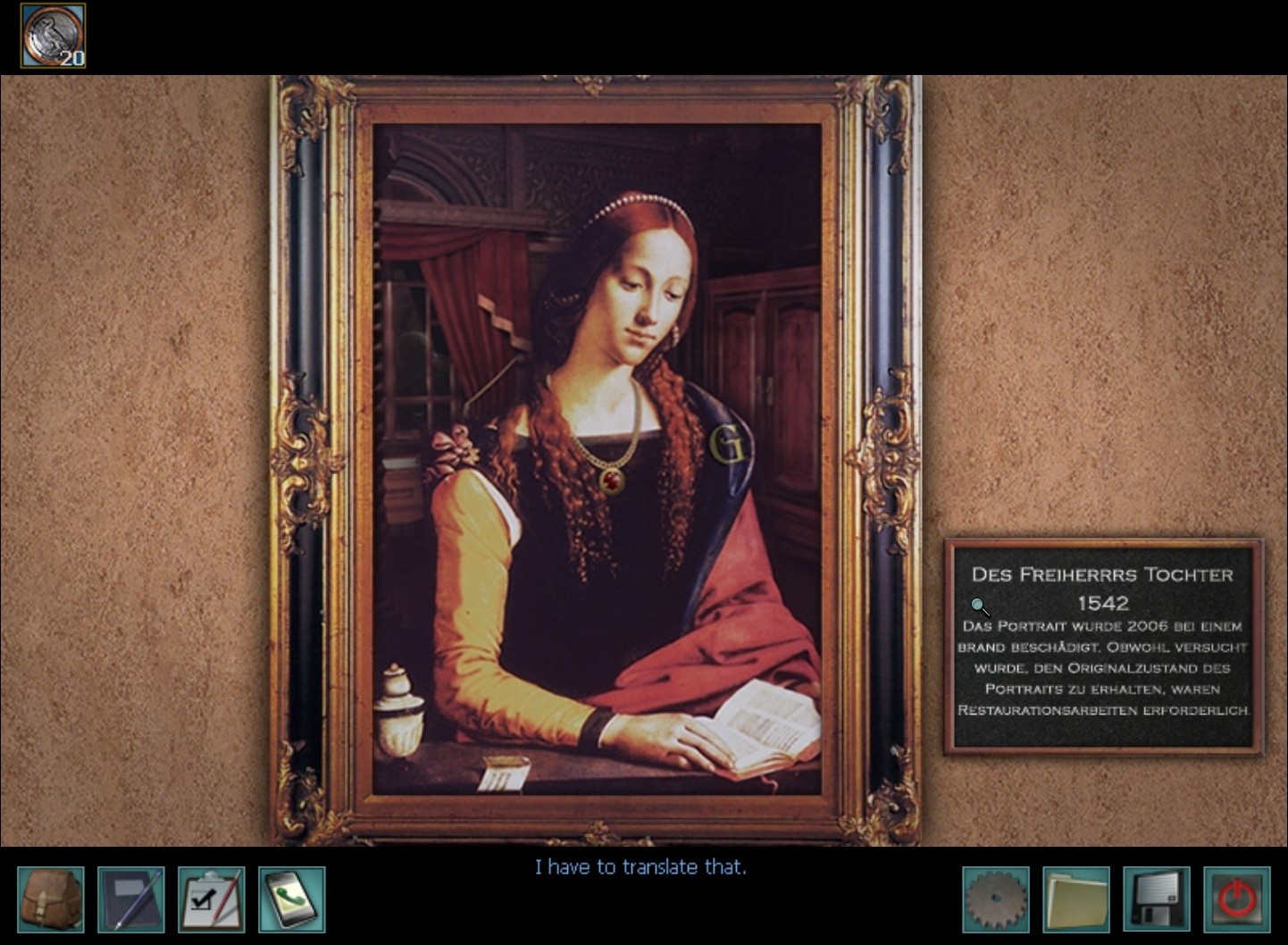The height and width of the screenshot is (945, 1288).
Task: Select the coin icon showing 20
Action: tap(54, 36)
